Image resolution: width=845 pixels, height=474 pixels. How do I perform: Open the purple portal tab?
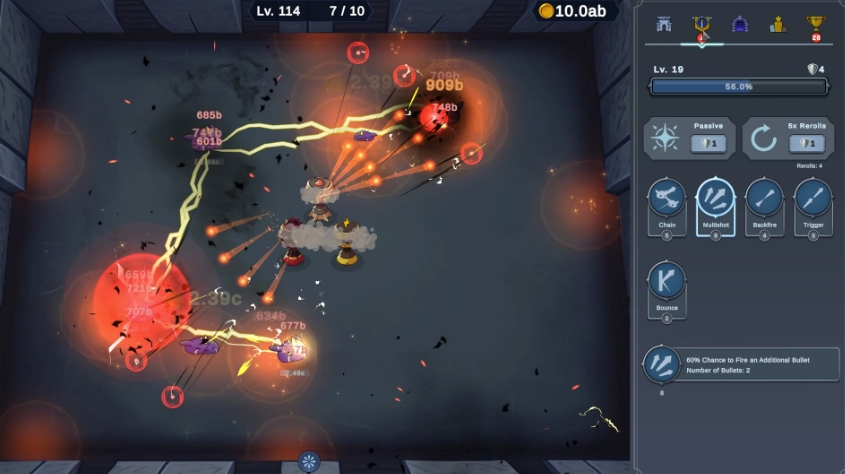740,25
